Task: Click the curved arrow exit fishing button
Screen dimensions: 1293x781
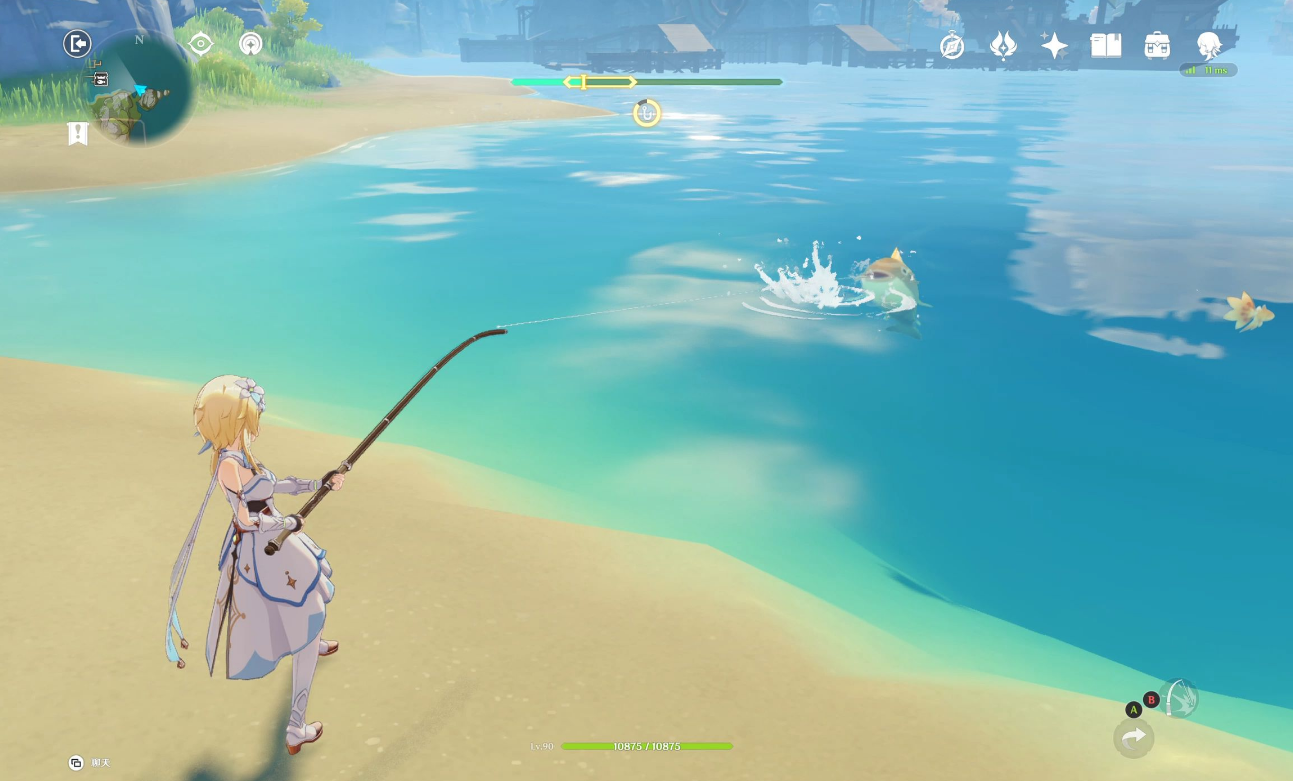Action: pyautogui.click(x=1133, y=738)
